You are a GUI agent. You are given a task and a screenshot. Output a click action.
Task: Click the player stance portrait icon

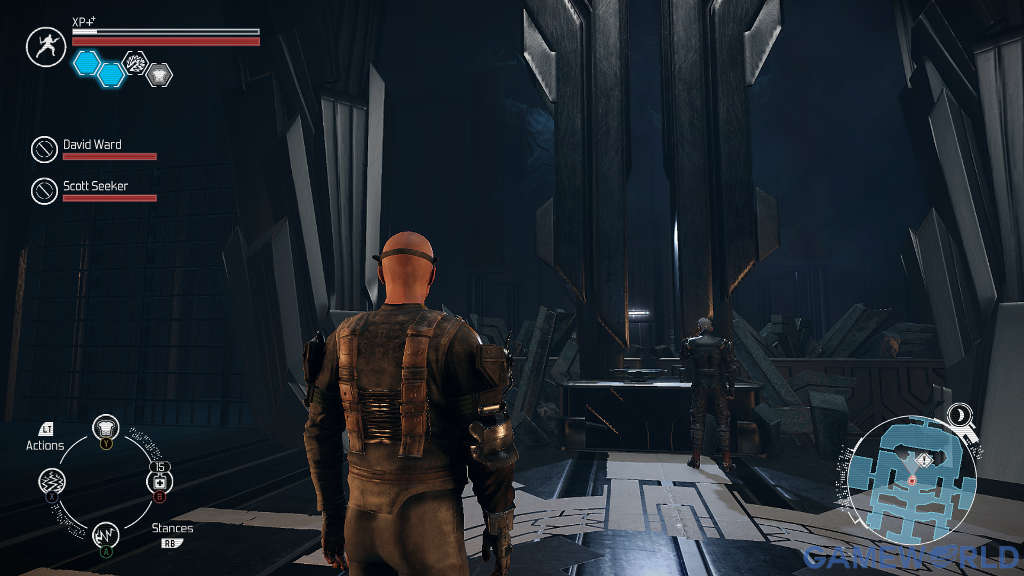[45, 47]
